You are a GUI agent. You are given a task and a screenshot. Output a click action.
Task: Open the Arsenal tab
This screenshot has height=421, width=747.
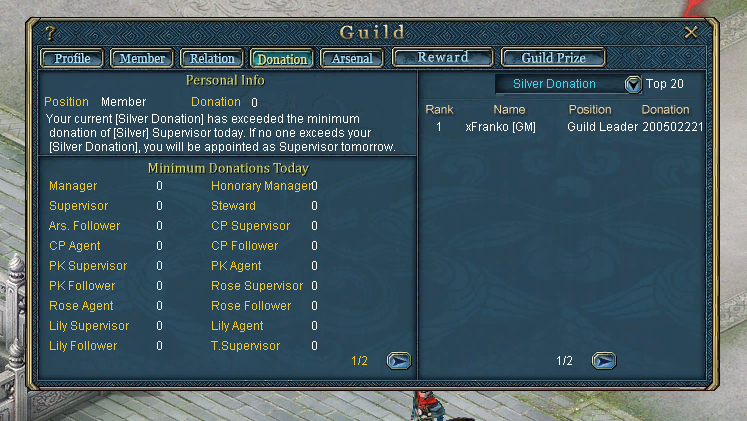(x=352, y=59)
